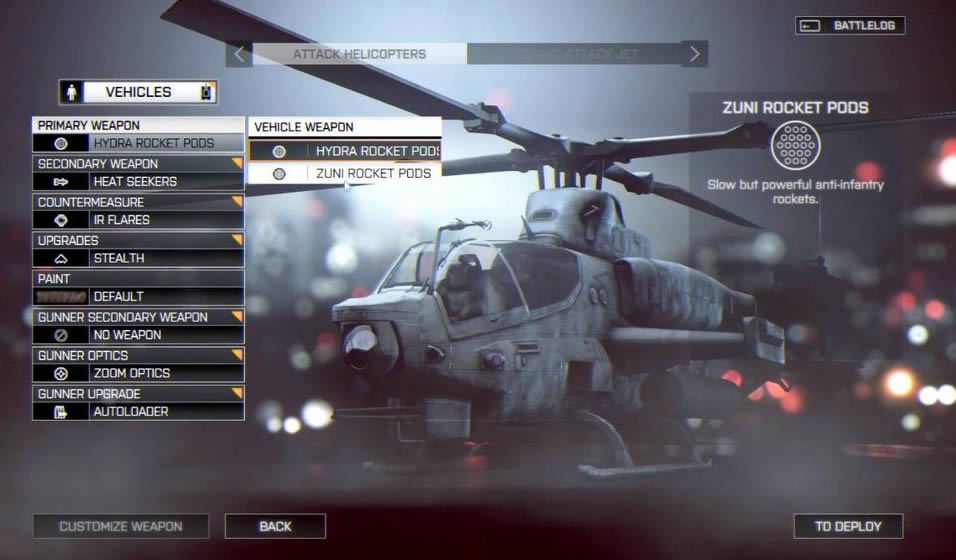Screen dimensions: 956x560
Task: Select the Vehicles loadout selector
Action: 138,92
